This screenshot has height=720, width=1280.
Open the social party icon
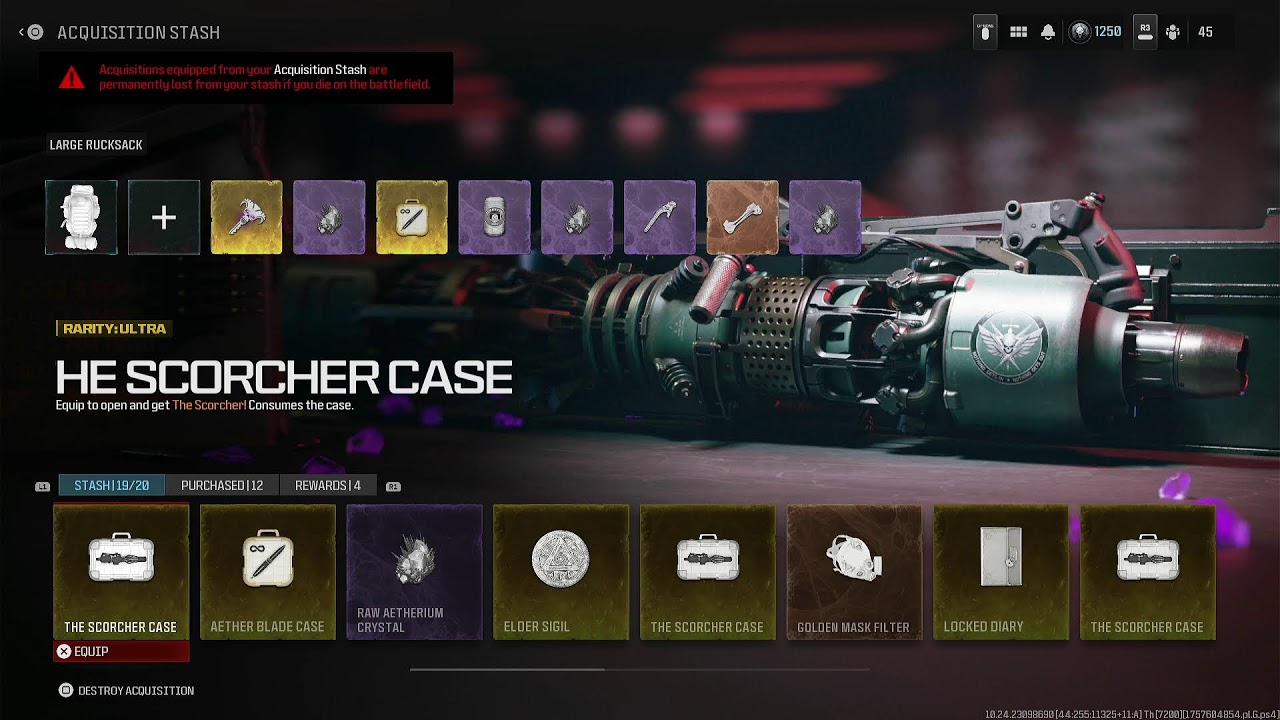tap(1174, 32)
